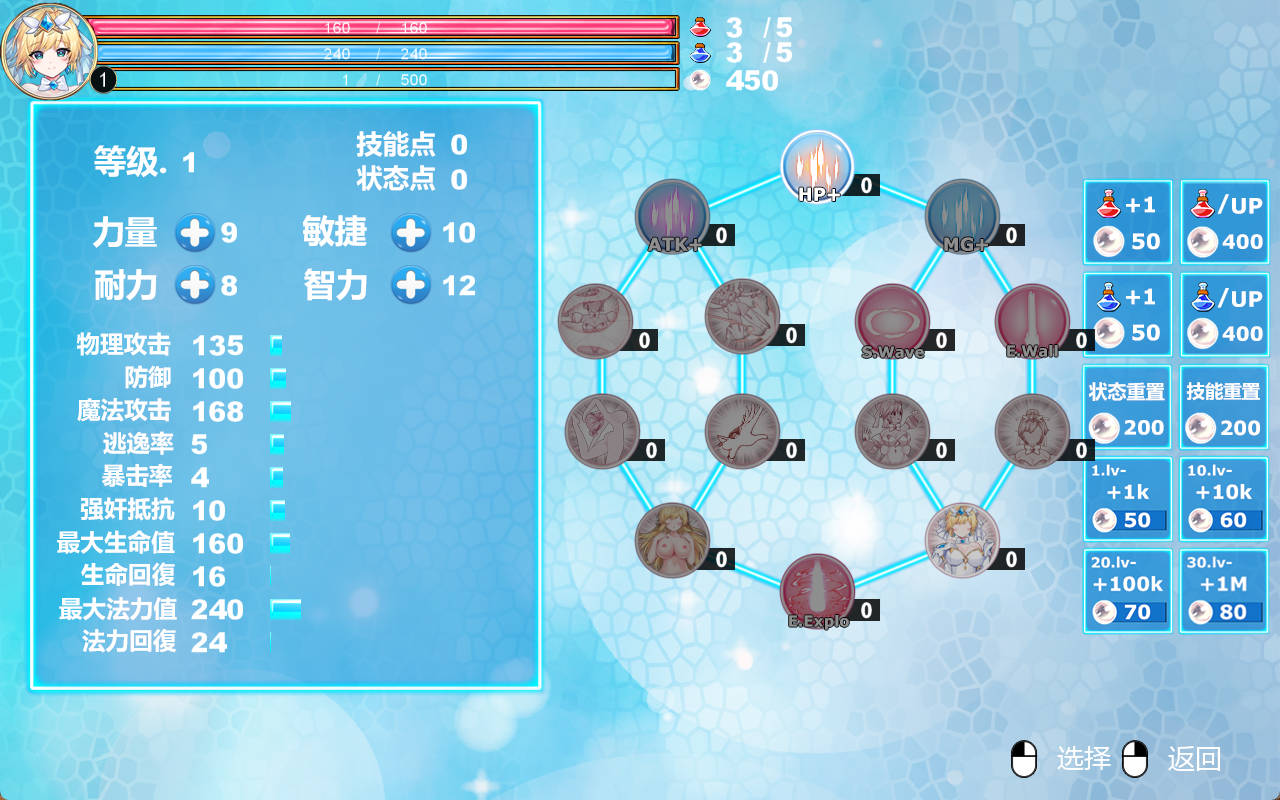
Task: Select the E.Wall skill node
Action: pyautogui.click(x=1034, y=316)
